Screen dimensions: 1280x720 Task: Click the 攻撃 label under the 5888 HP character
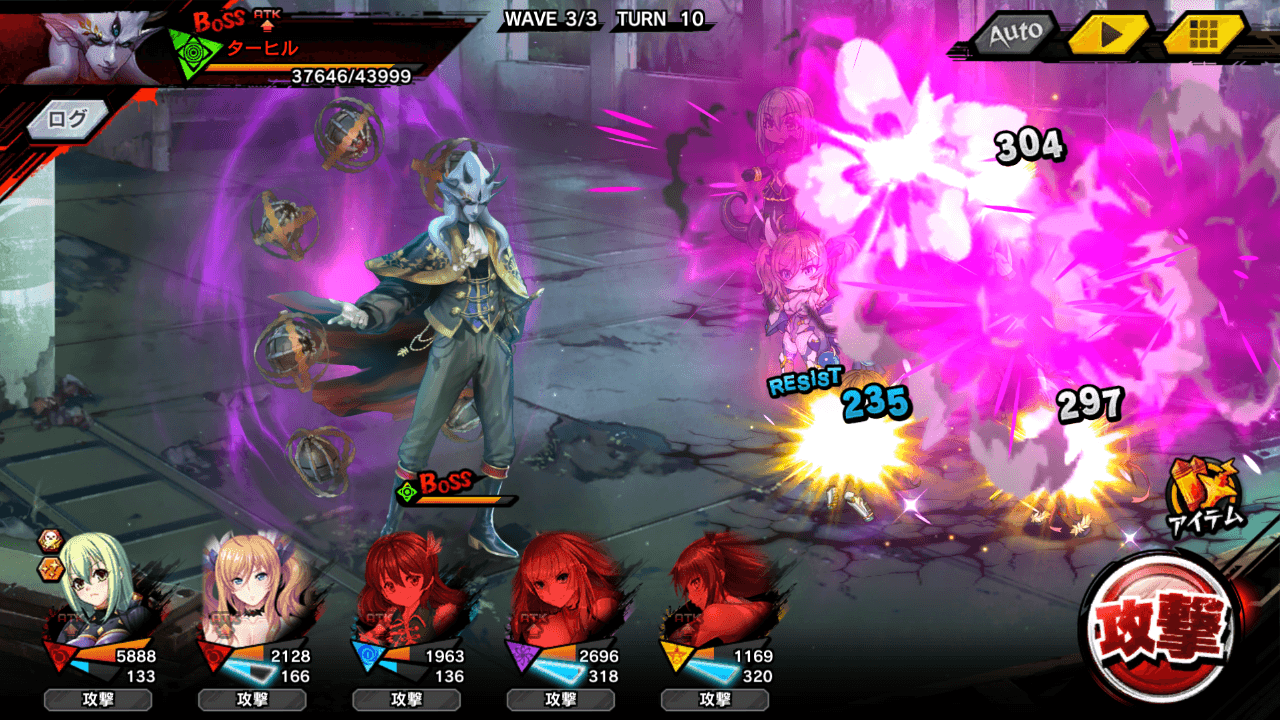point(98,699)
